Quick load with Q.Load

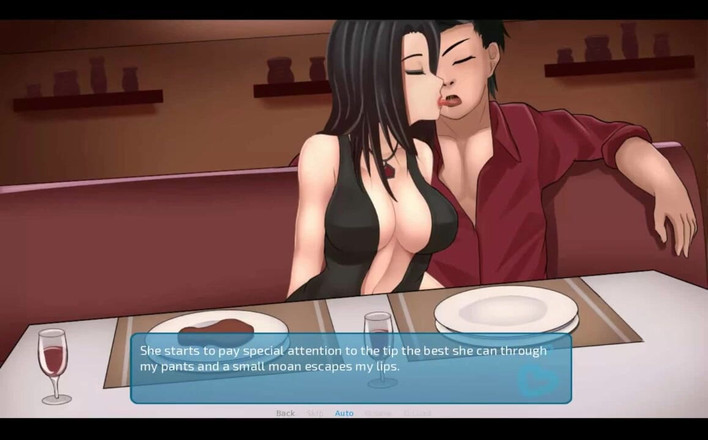tap(416, 413)
